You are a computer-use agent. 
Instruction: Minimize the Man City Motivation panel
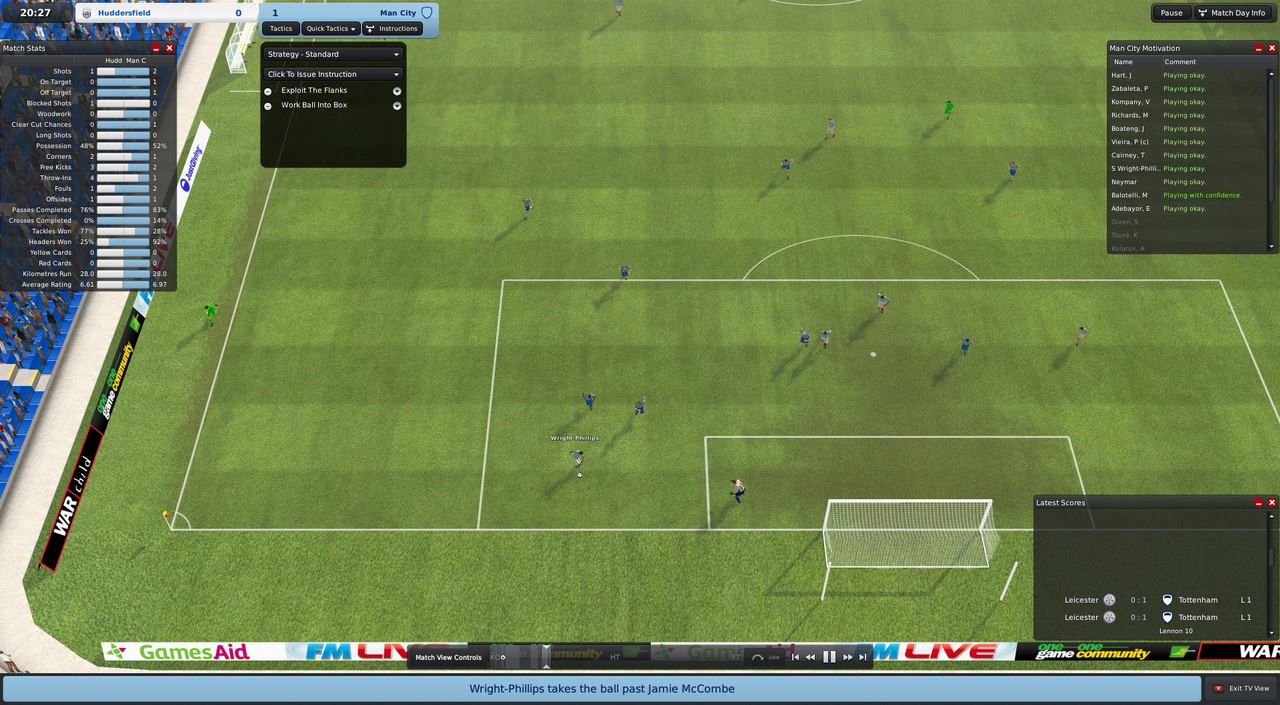click(x=1259, y=48)
